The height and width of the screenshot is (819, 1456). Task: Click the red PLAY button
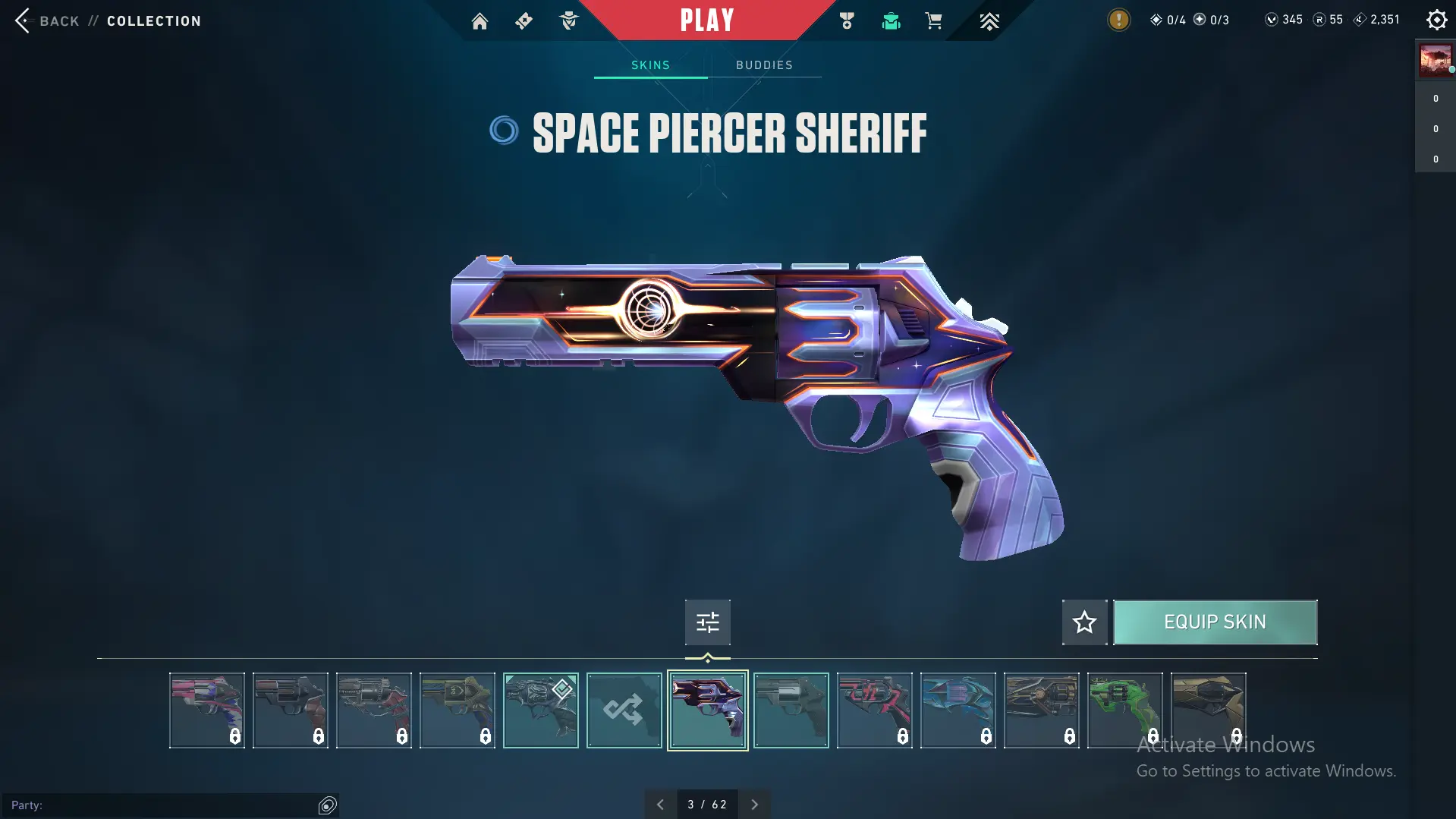[706, 20]
